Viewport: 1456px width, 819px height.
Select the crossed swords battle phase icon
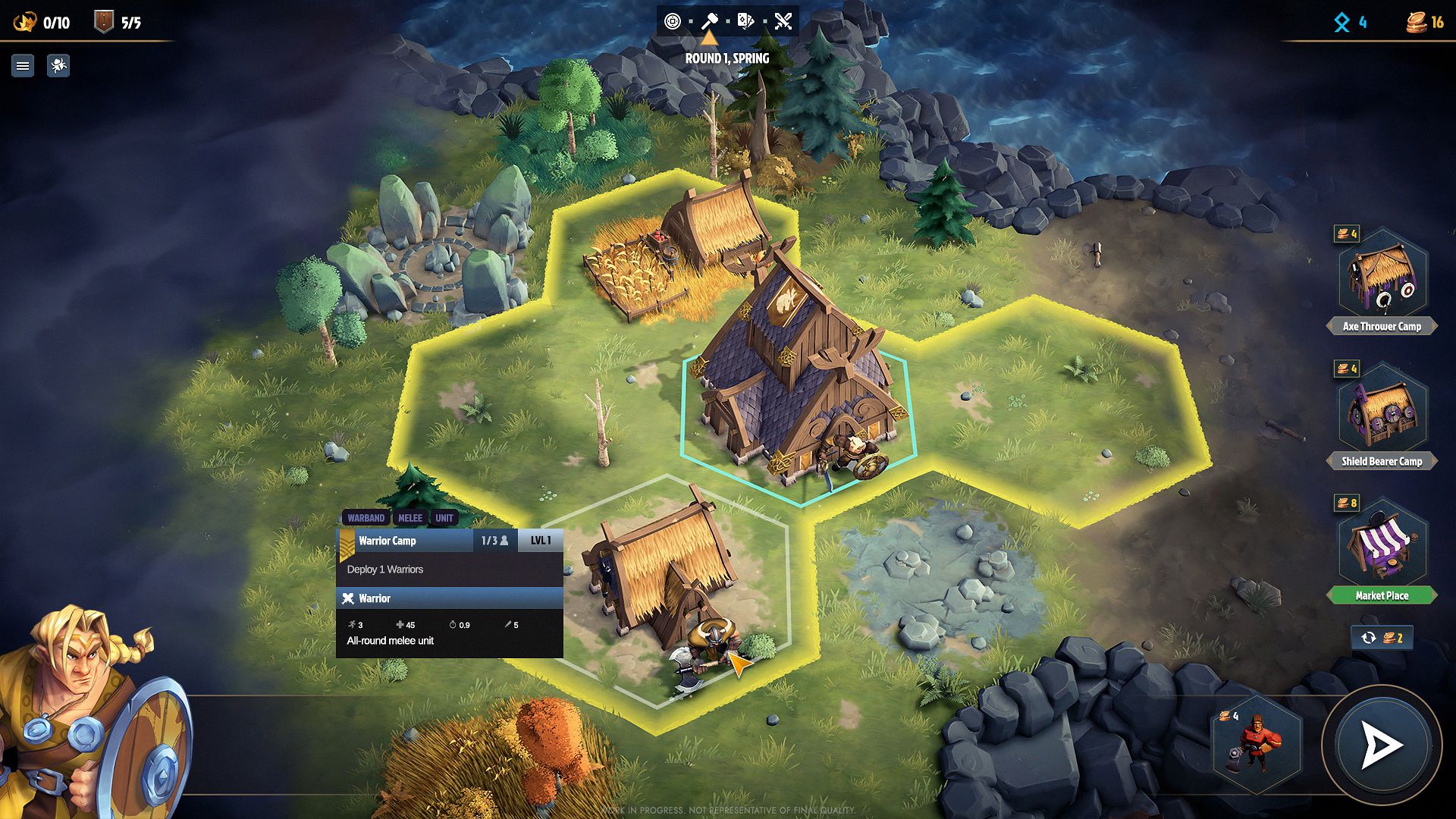(x=783, y=21)
